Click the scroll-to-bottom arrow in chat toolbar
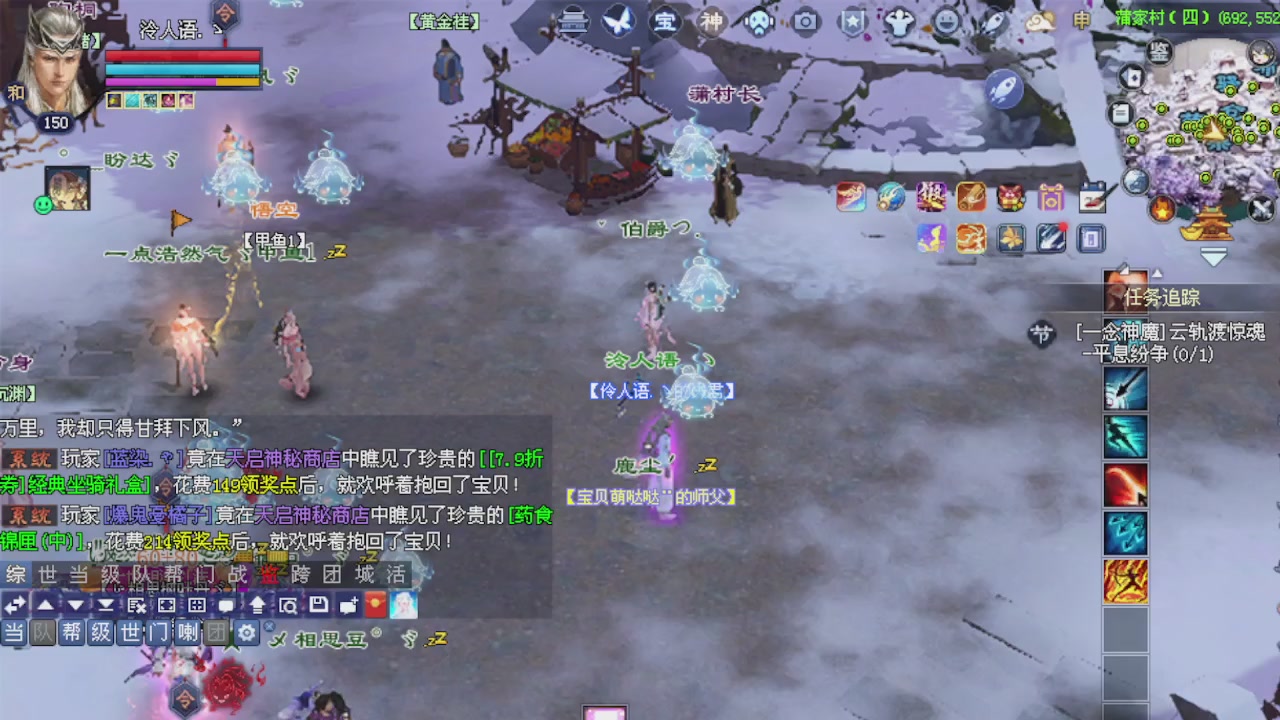The height and width of the screenshot is (720, 1280). [105, 605]
